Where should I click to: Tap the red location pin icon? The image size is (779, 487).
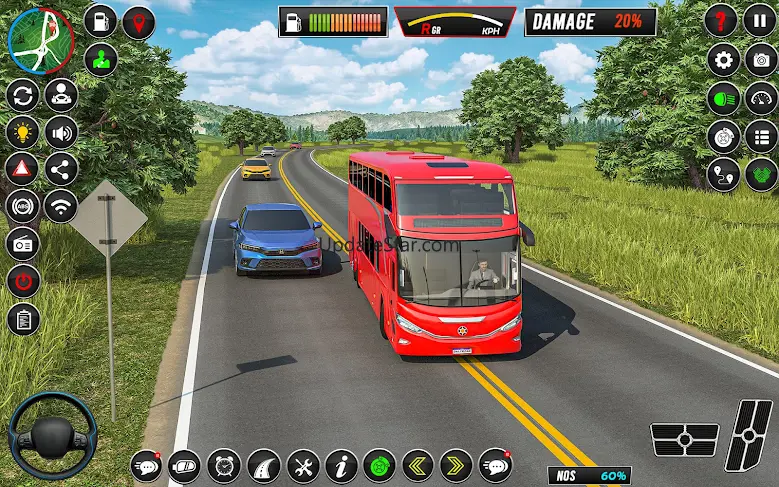[139, 22]
